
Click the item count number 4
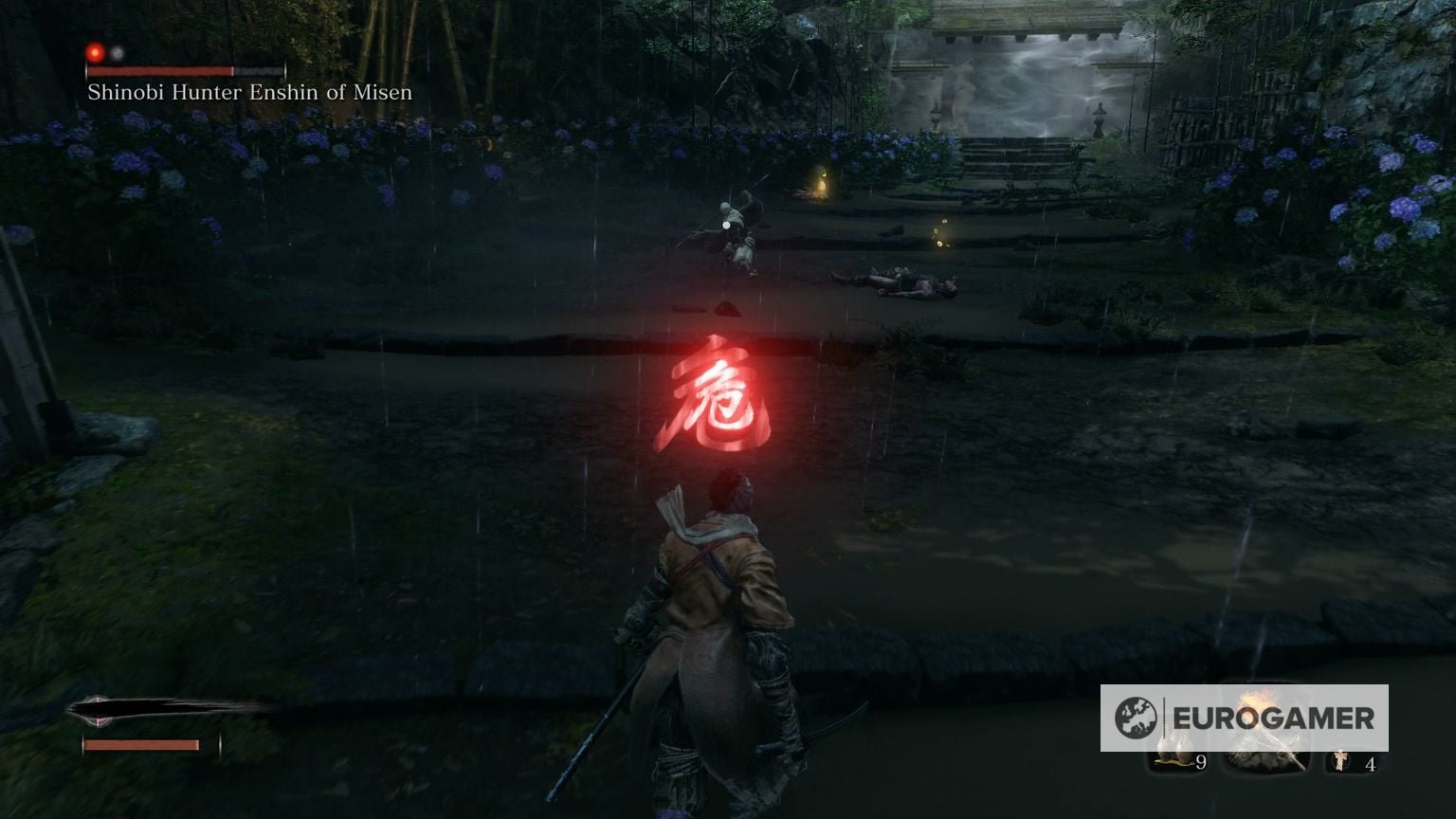(x=1371, y=763)
